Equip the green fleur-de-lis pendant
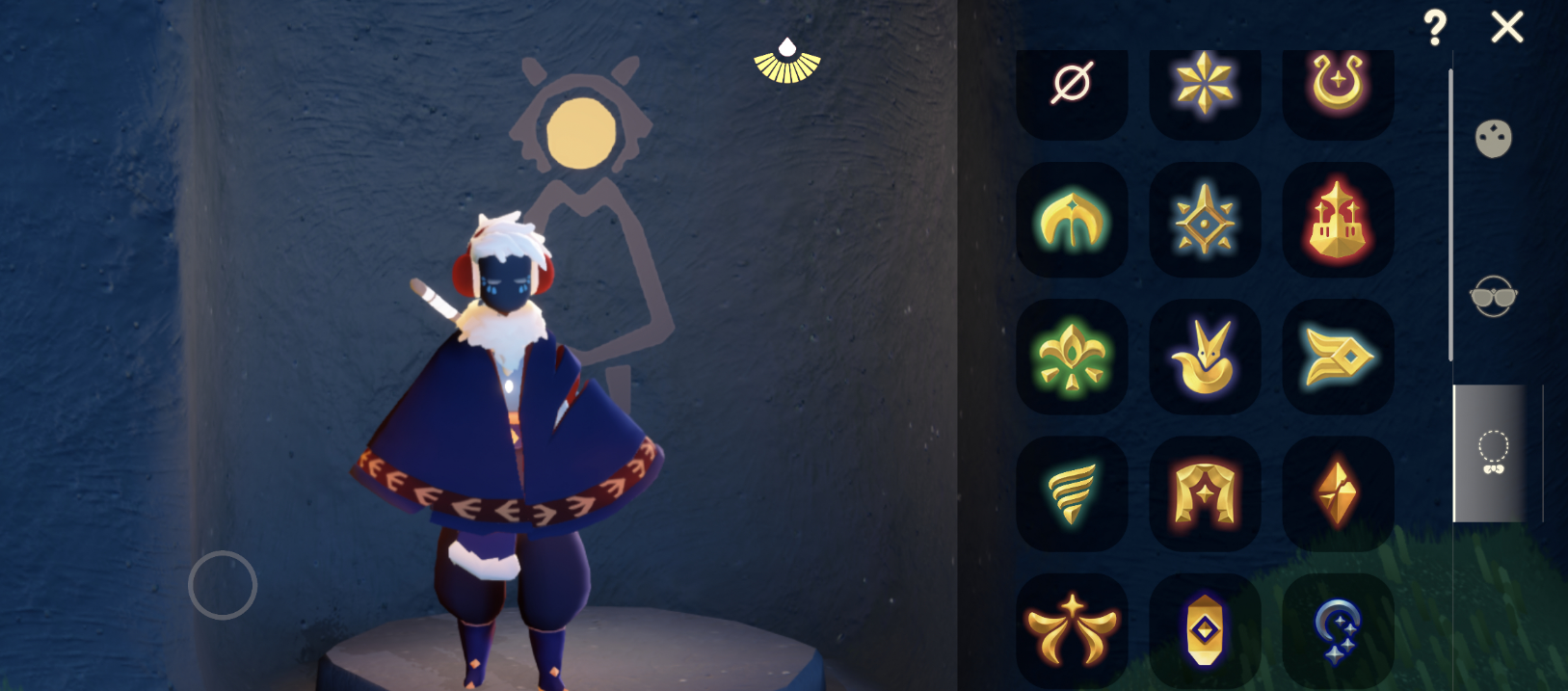 (x=1072, y=358)
